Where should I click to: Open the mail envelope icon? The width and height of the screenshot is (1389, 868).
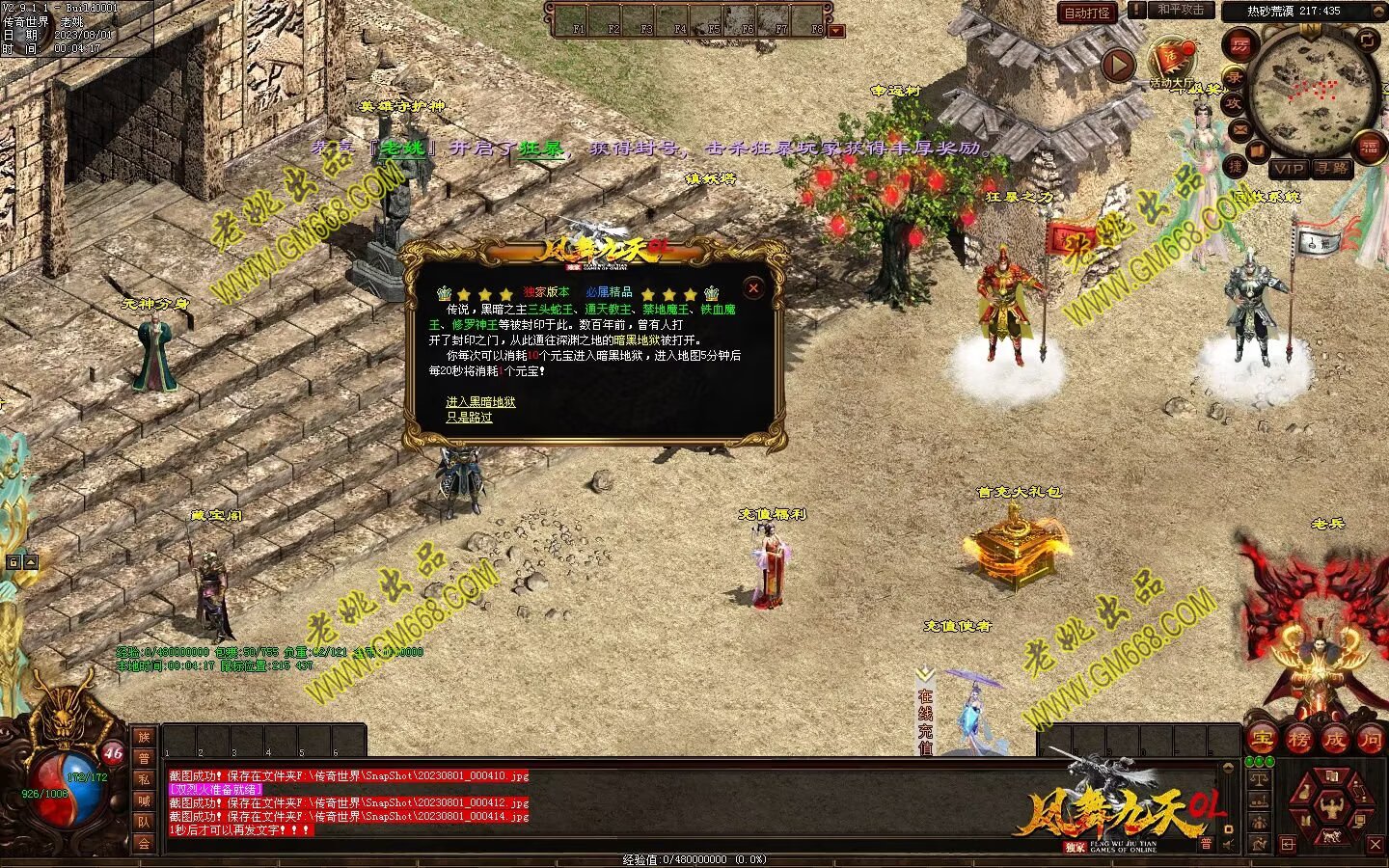pyautogui.click(x=1240, y=129)
